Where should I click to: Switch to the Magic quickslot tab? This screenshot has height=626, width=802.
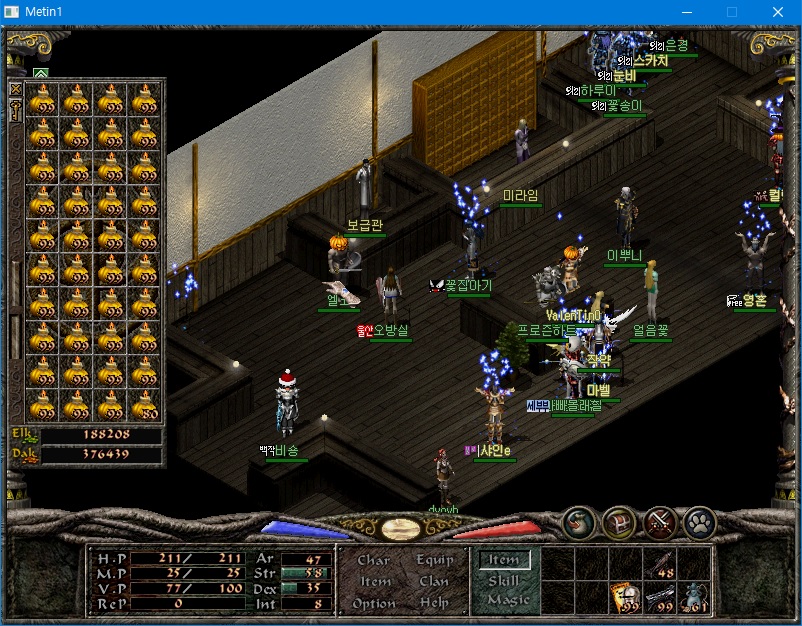pyautogui.click(x=506, y=600)
